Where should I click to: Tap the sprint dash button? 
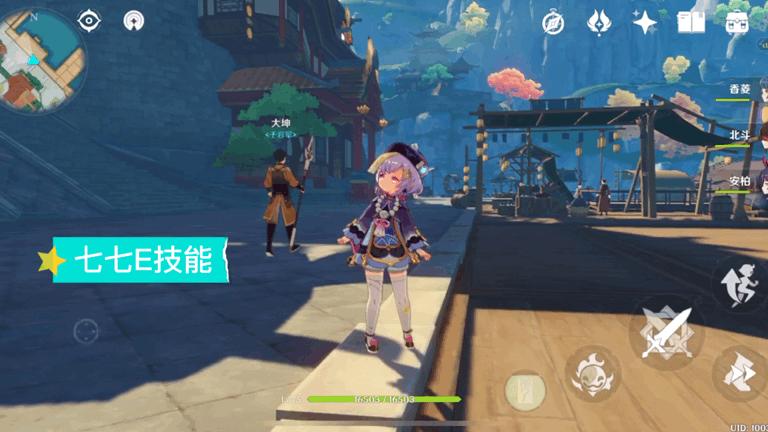[740, 372]
